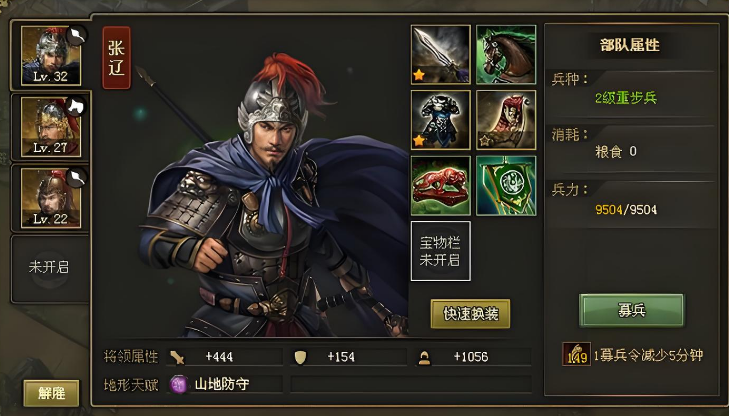This screenshot has height=416, width=729.
Task: Open the red cloak equipment slot
Action: point(505,120)
